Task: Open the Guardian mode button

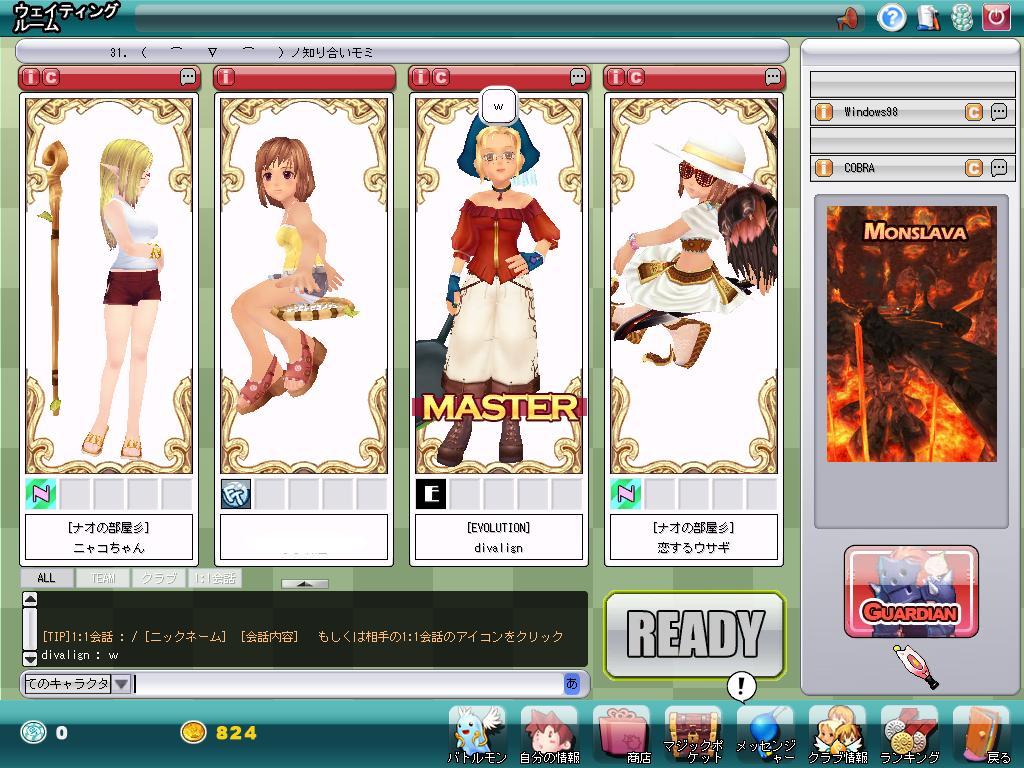Action: tap(911, 592)
